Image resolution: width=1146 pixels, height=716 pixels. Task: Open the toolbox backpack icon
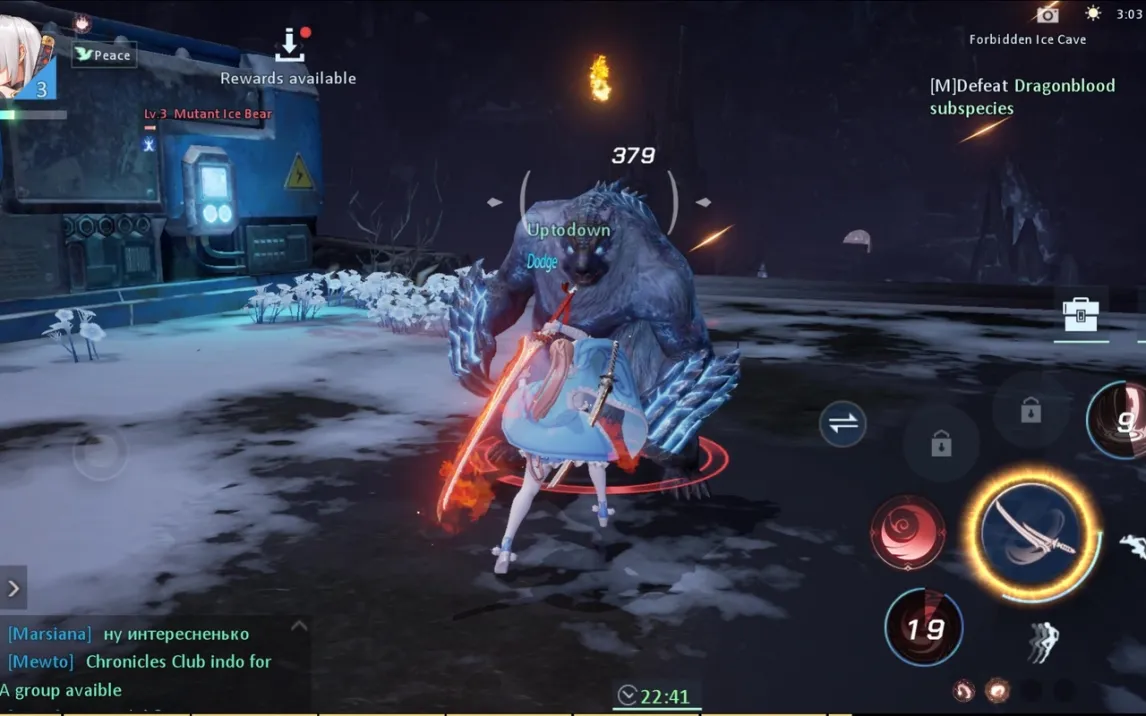coord(1080,315)
